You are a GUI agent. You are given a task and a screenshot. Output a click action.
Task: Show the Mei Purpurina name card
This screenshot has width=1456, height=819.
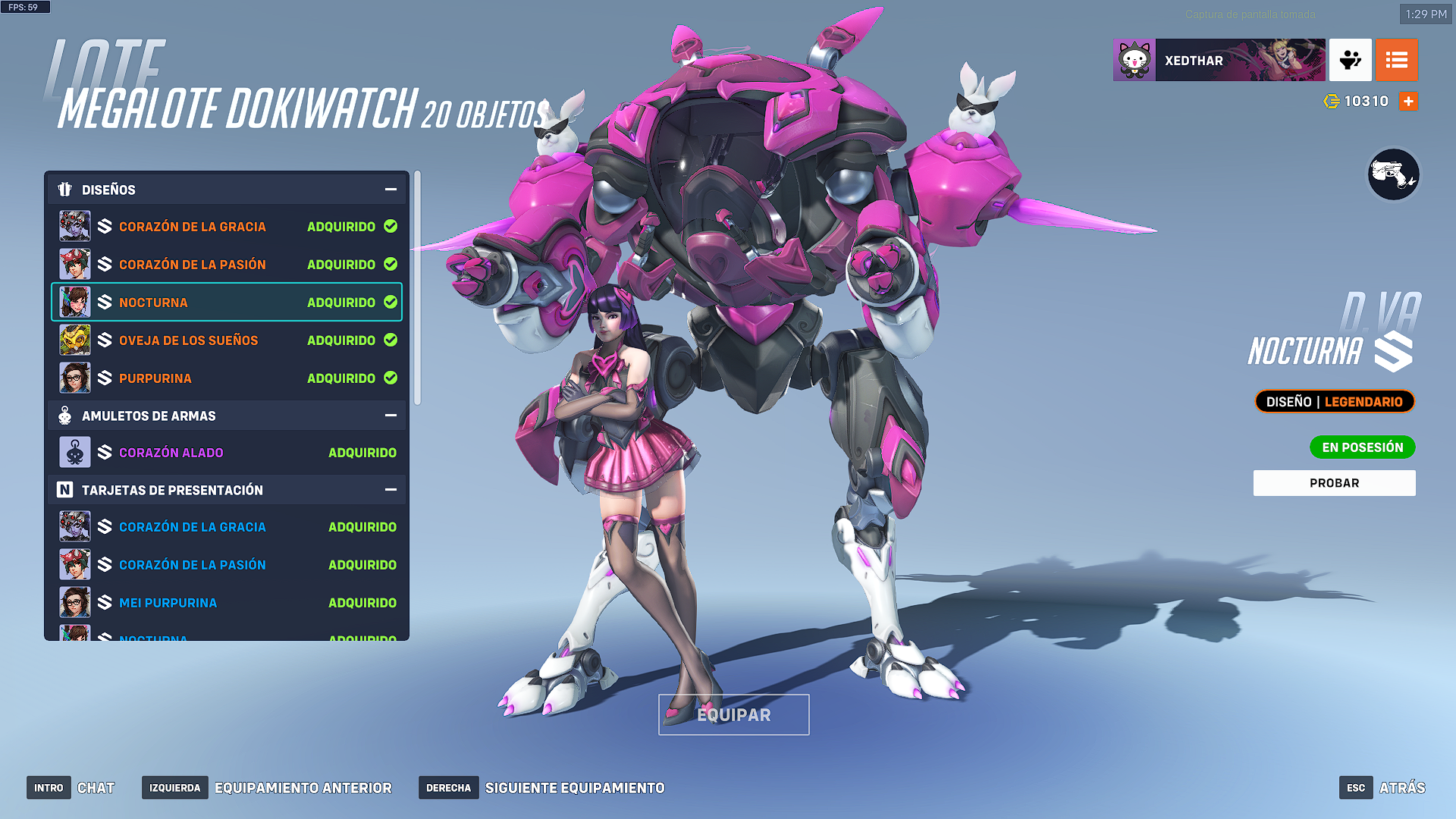click(227, 603)
